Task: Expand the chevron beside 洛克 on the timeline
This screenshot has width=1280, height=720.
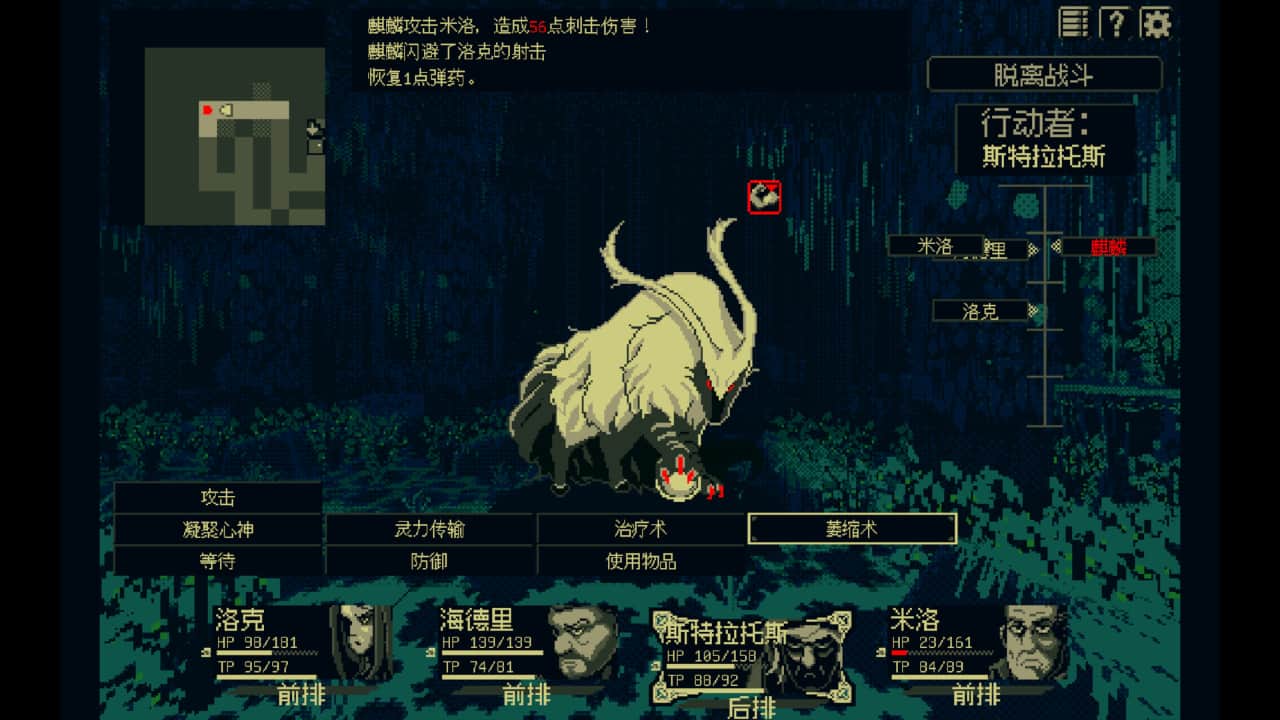Action: coord(1033,309)
